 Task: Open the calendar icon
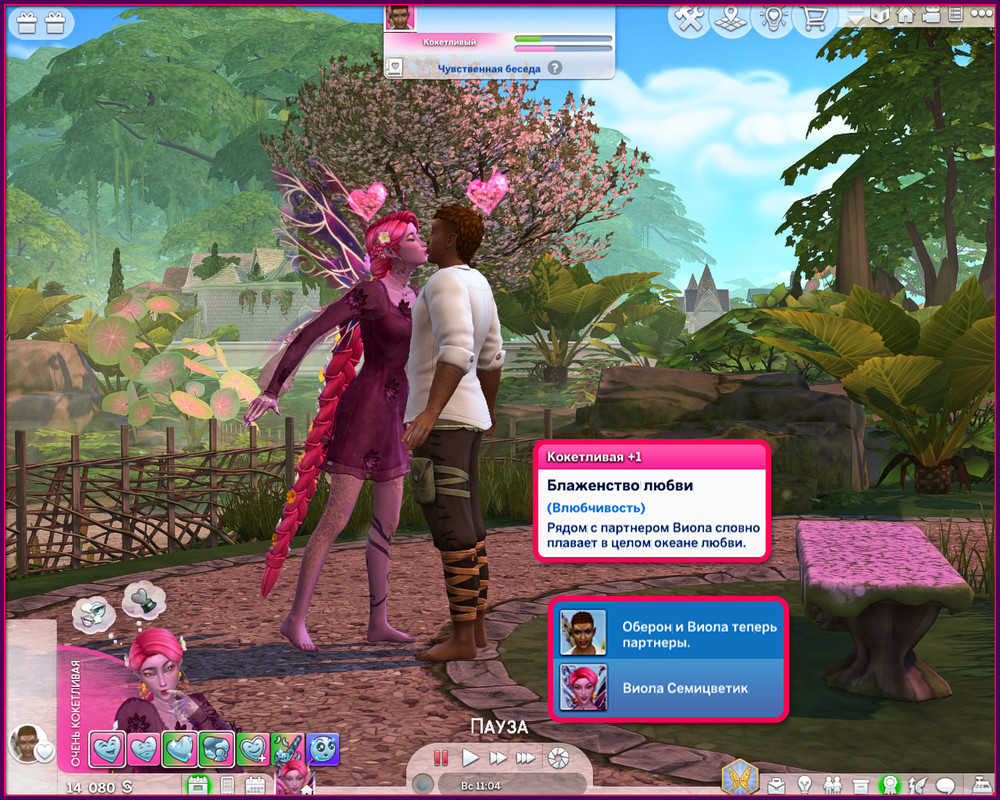click(254, 785)
